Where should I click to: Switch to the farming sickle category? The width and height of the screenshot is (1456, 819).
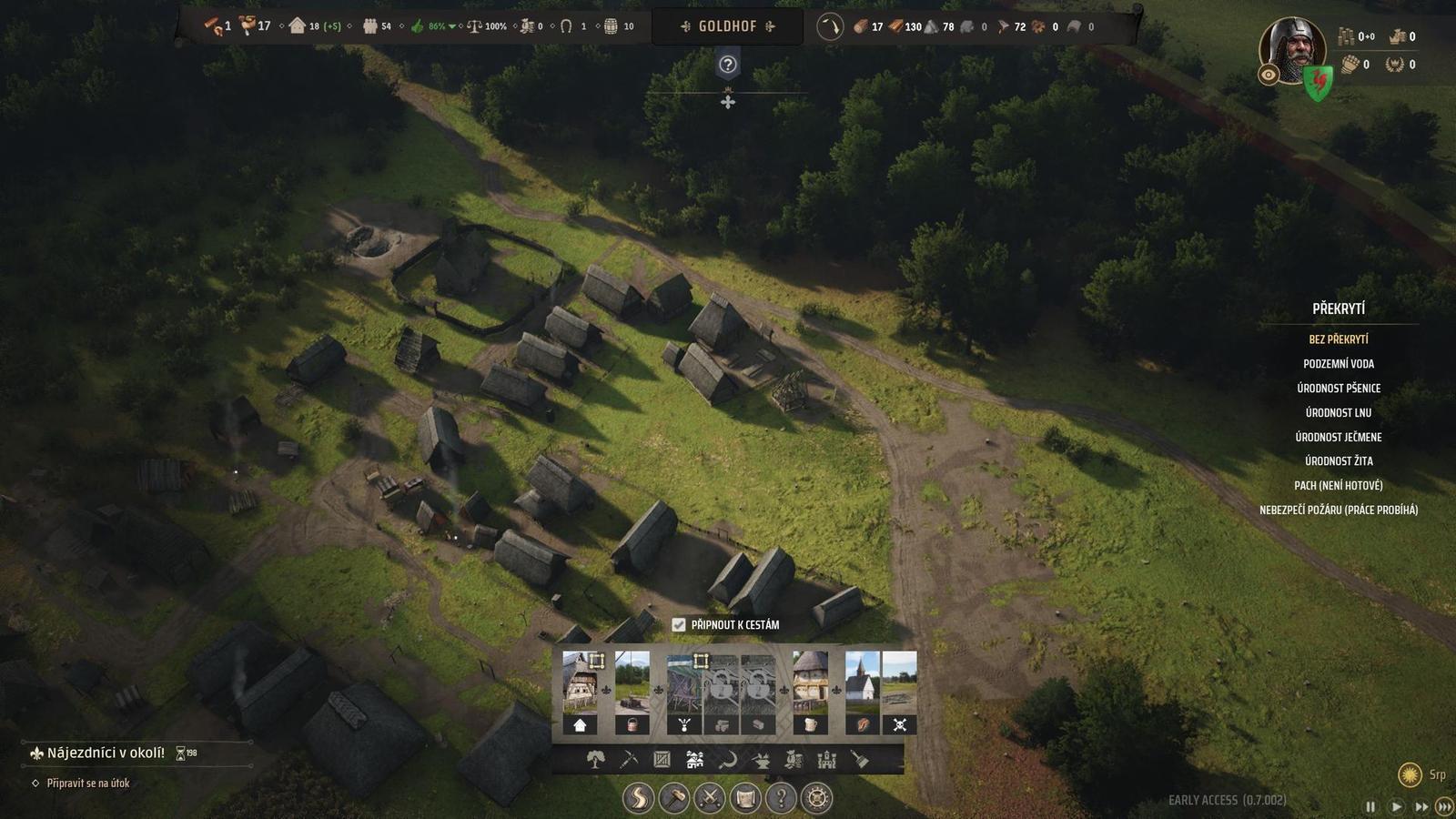tap(727, 760)
